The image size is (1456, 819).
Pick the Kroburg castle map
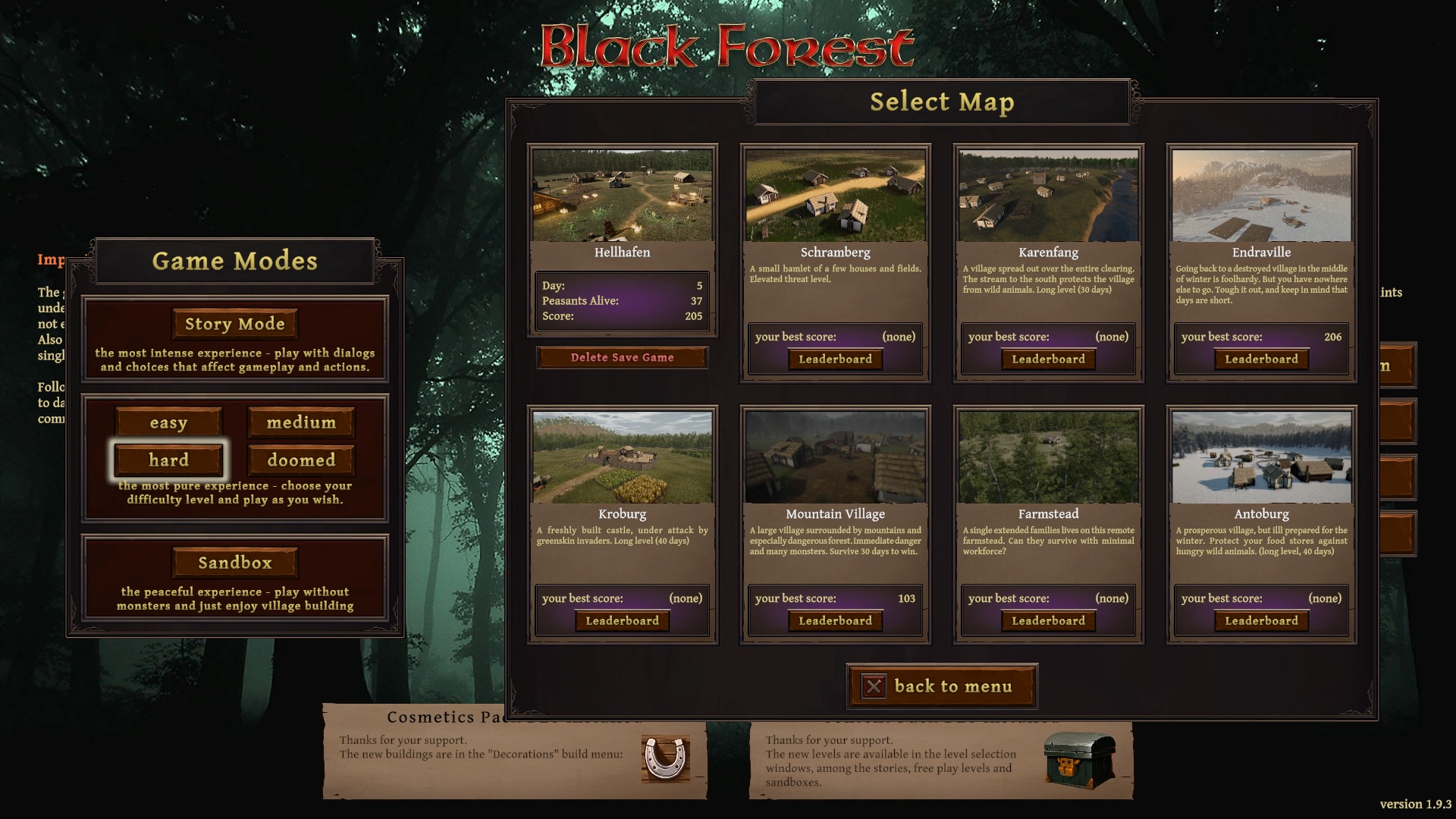(622, 457)
